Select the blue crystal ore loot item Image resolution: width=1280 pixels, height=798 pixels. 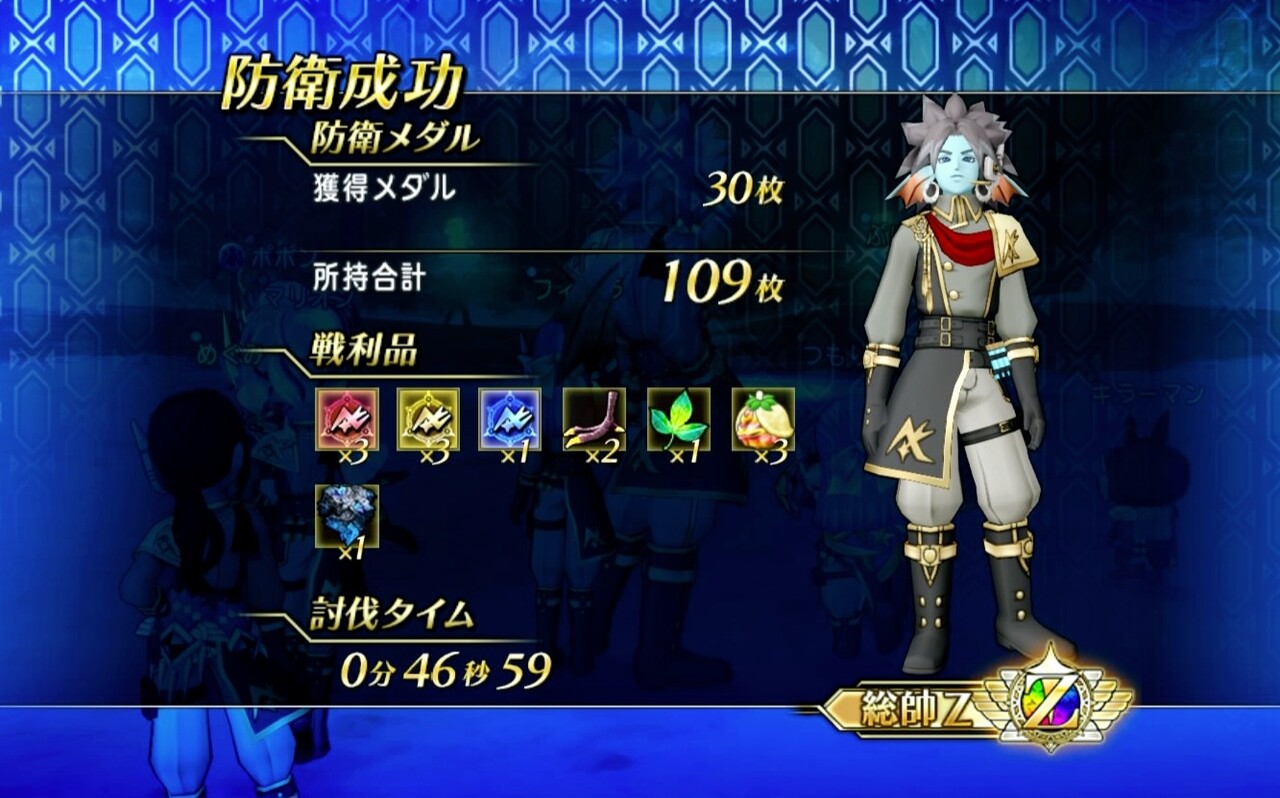pyautogui.click(x=345, y=515)
